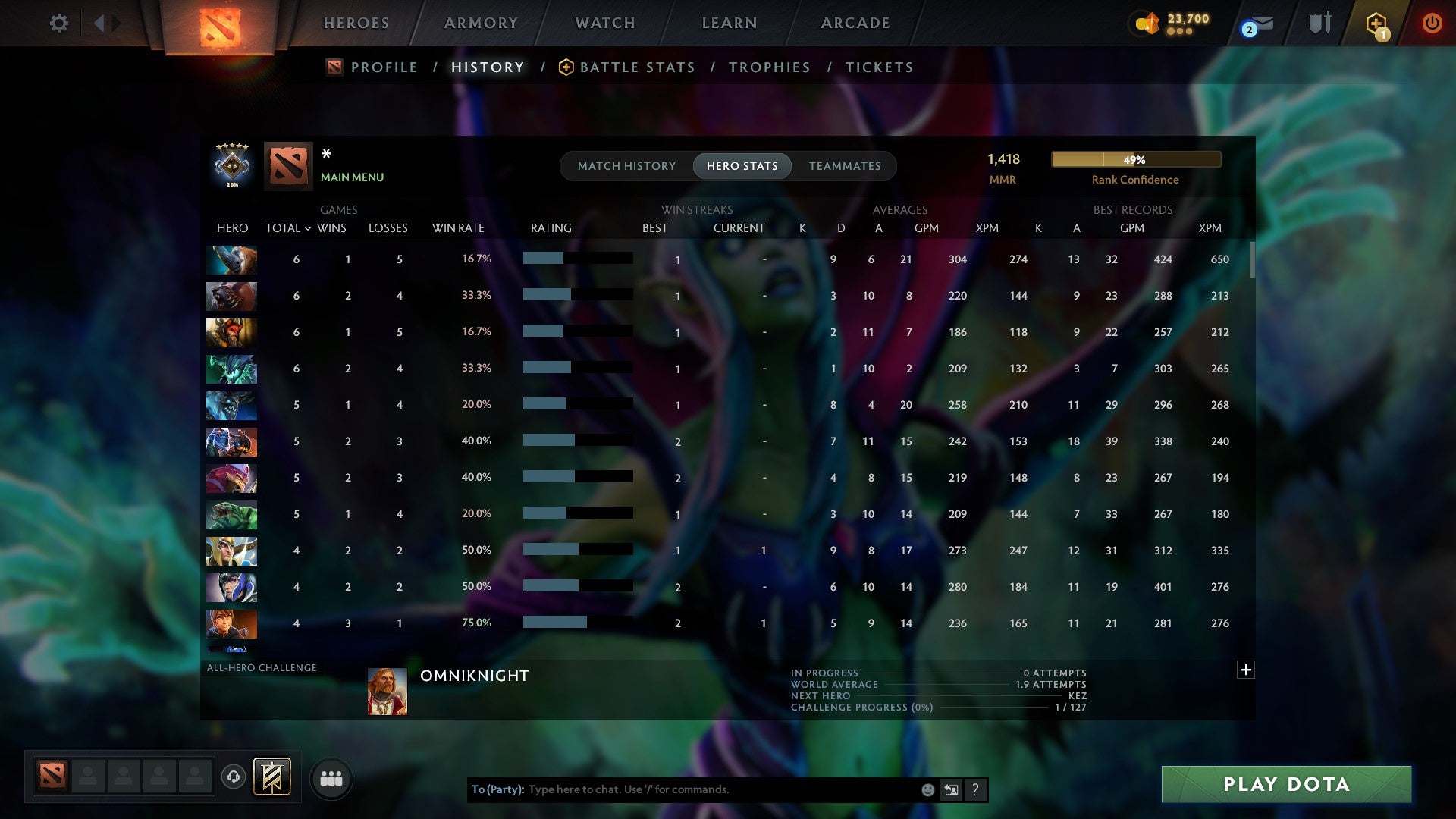Click the back navigation arrow
Screen dimensions: 1456x819
coord(101,23)
